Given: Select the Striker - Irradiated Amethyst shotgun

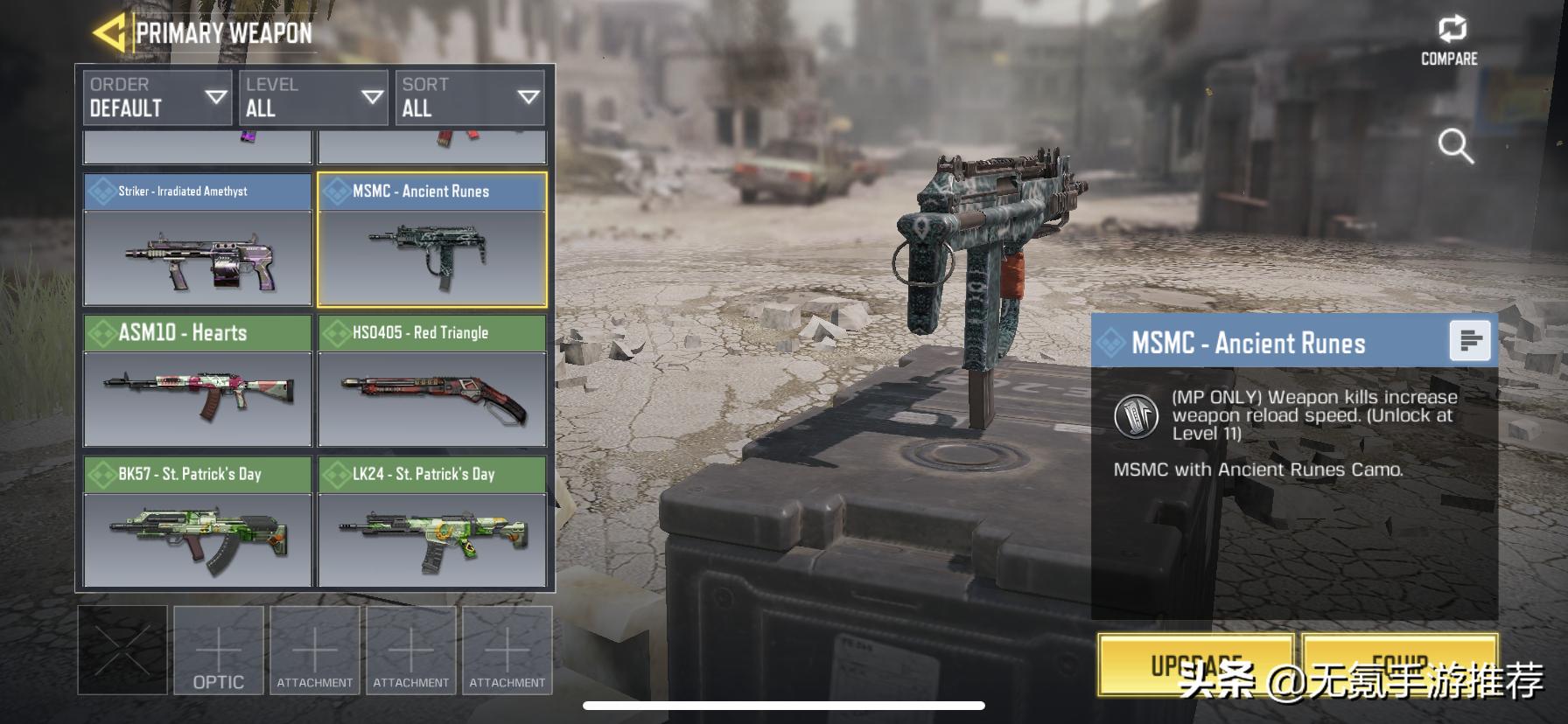Looking at the screenshot, I should point(198,240).
